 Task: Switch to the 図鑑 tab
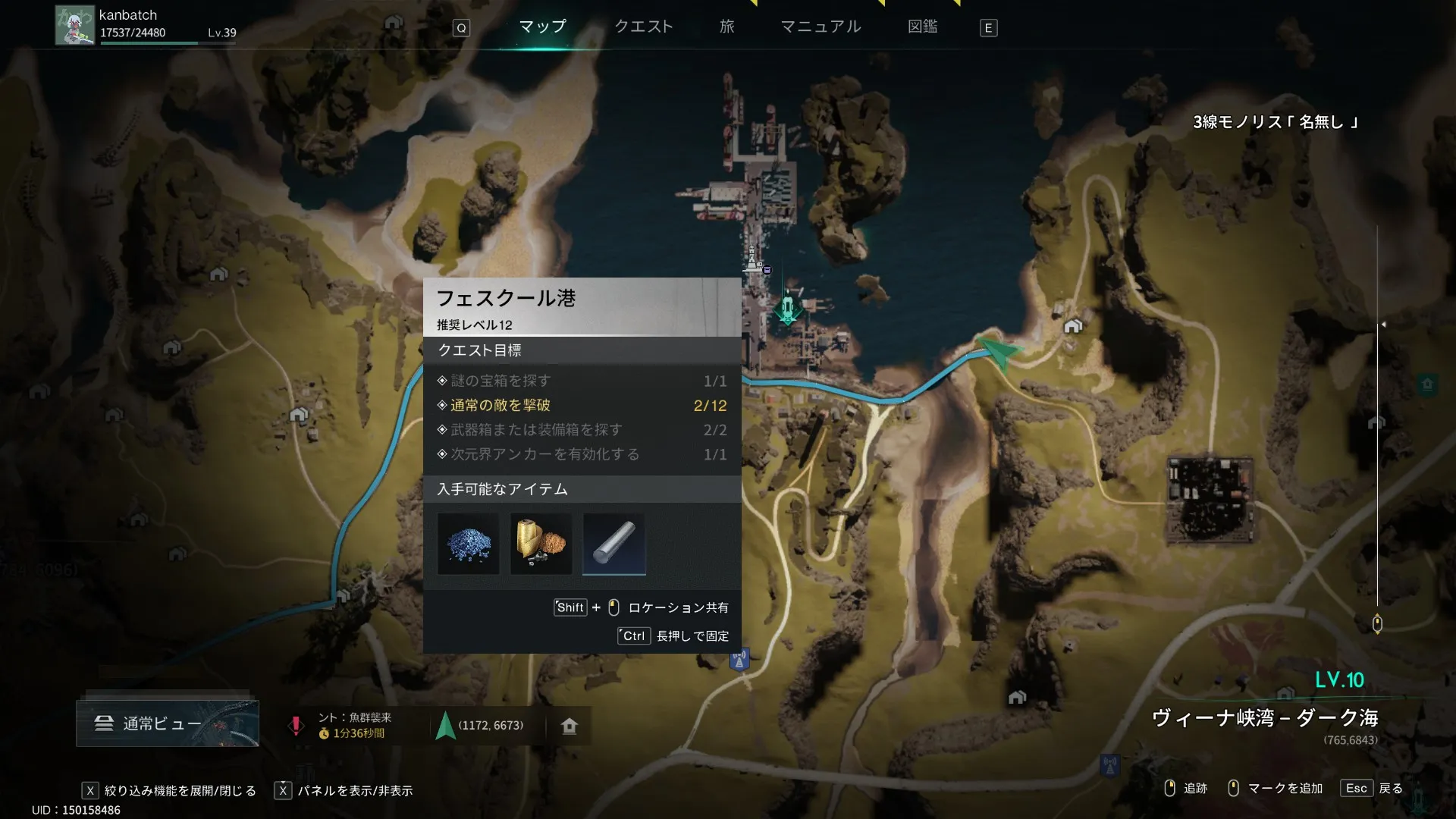click(x=922, y=27)
